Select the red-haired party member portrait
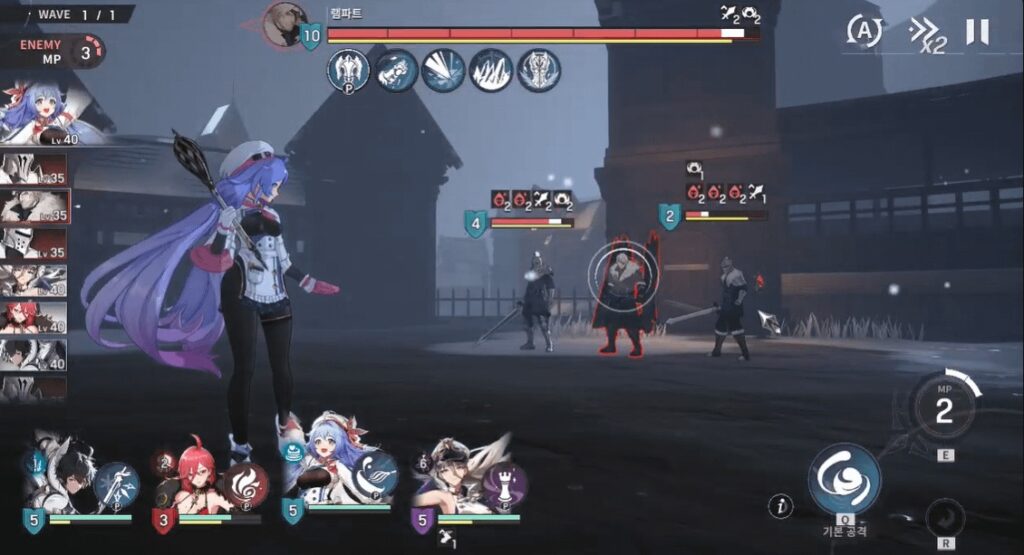Screen dimensions: 1024x555 point(192,477)
